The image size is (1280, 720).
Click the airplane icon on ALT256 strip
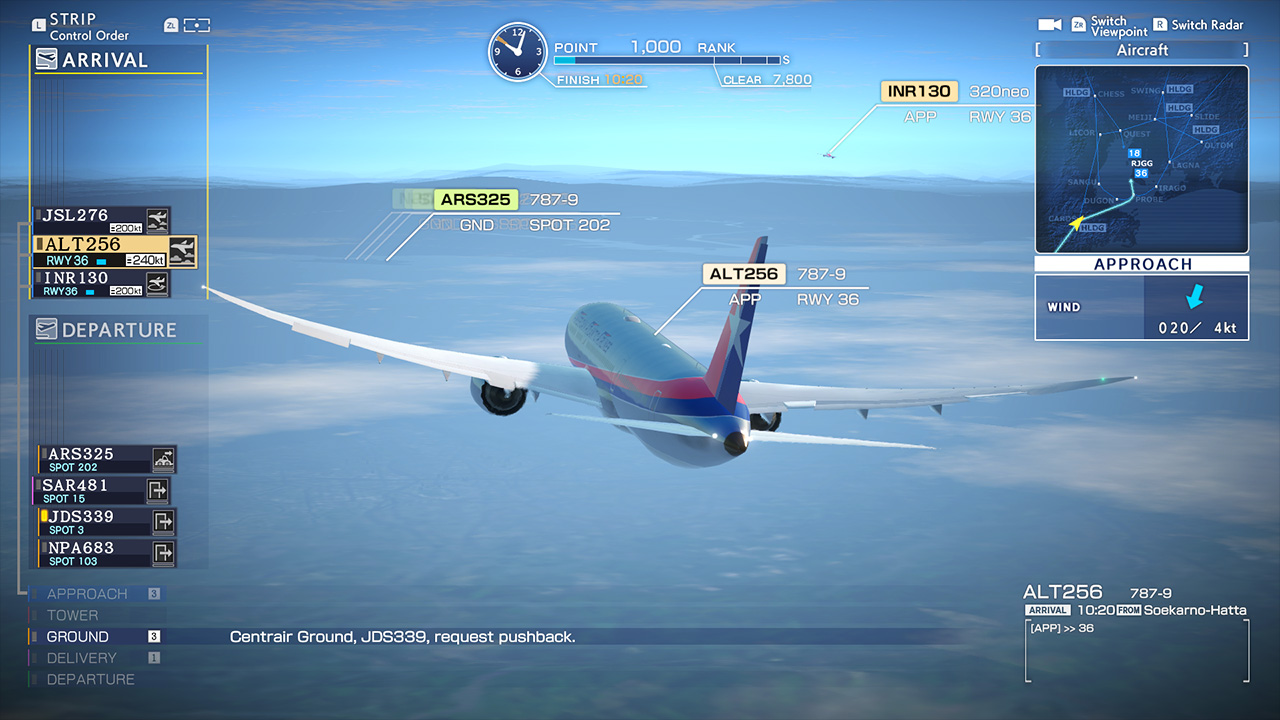(184, 251)
